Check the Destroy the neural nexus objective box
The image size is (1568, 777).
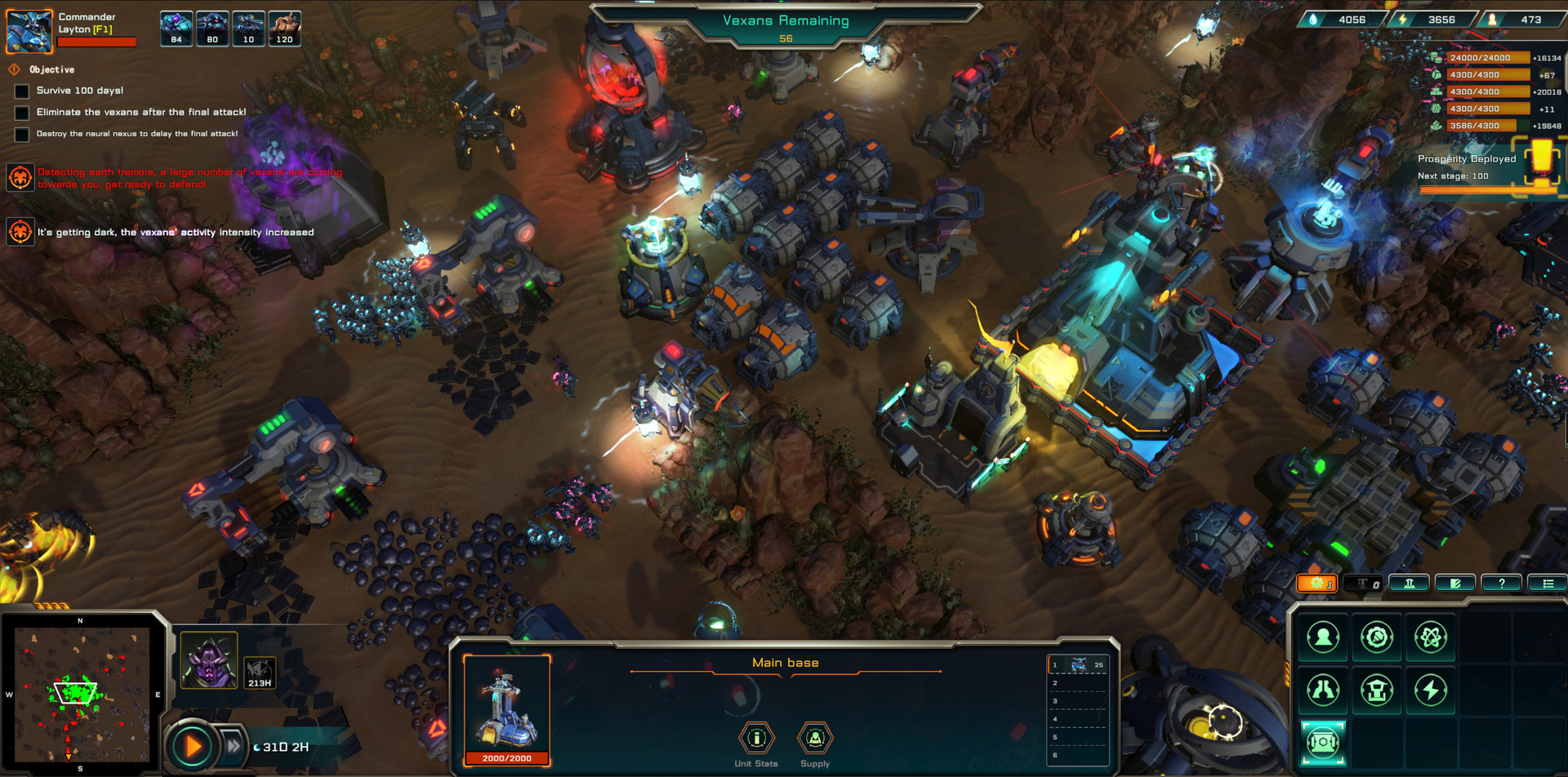tap(20, 134)
